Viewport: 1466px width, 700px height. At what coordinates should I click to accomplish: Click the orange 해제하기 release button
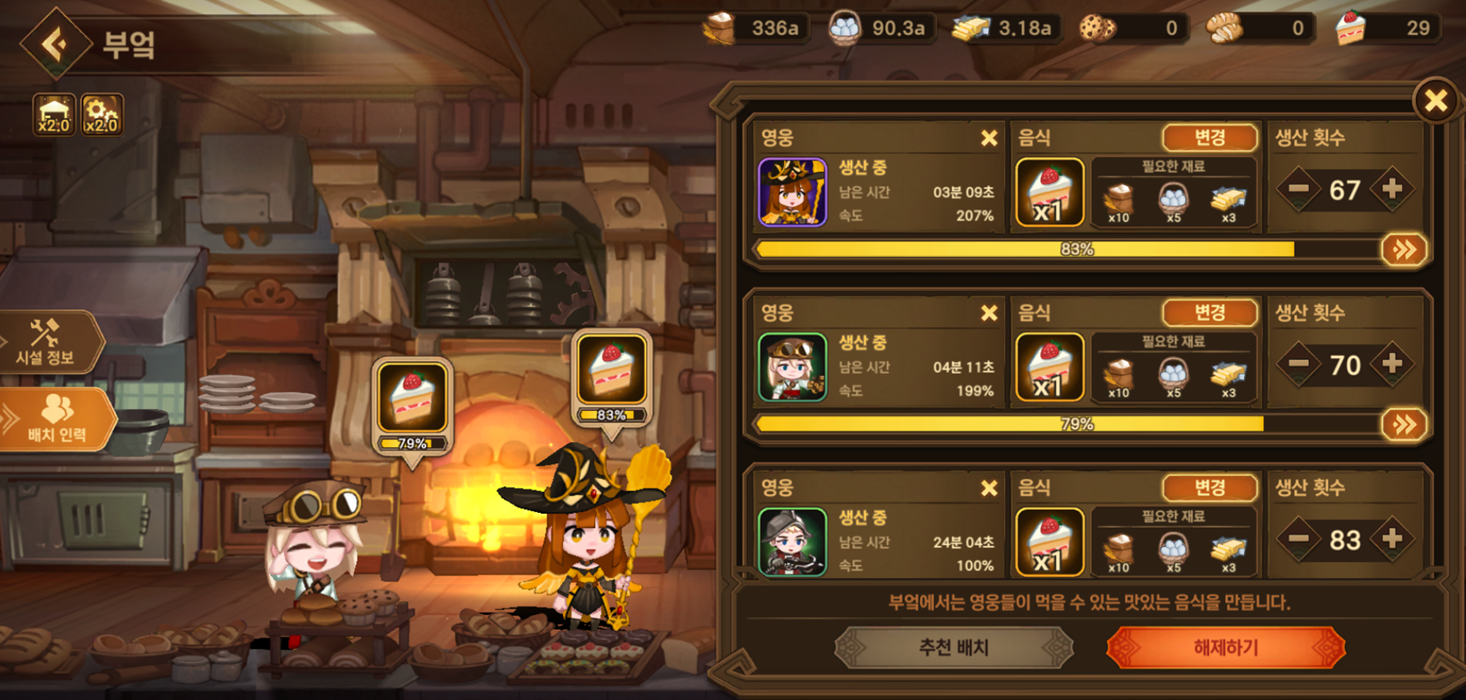(x=1225, y=647)
